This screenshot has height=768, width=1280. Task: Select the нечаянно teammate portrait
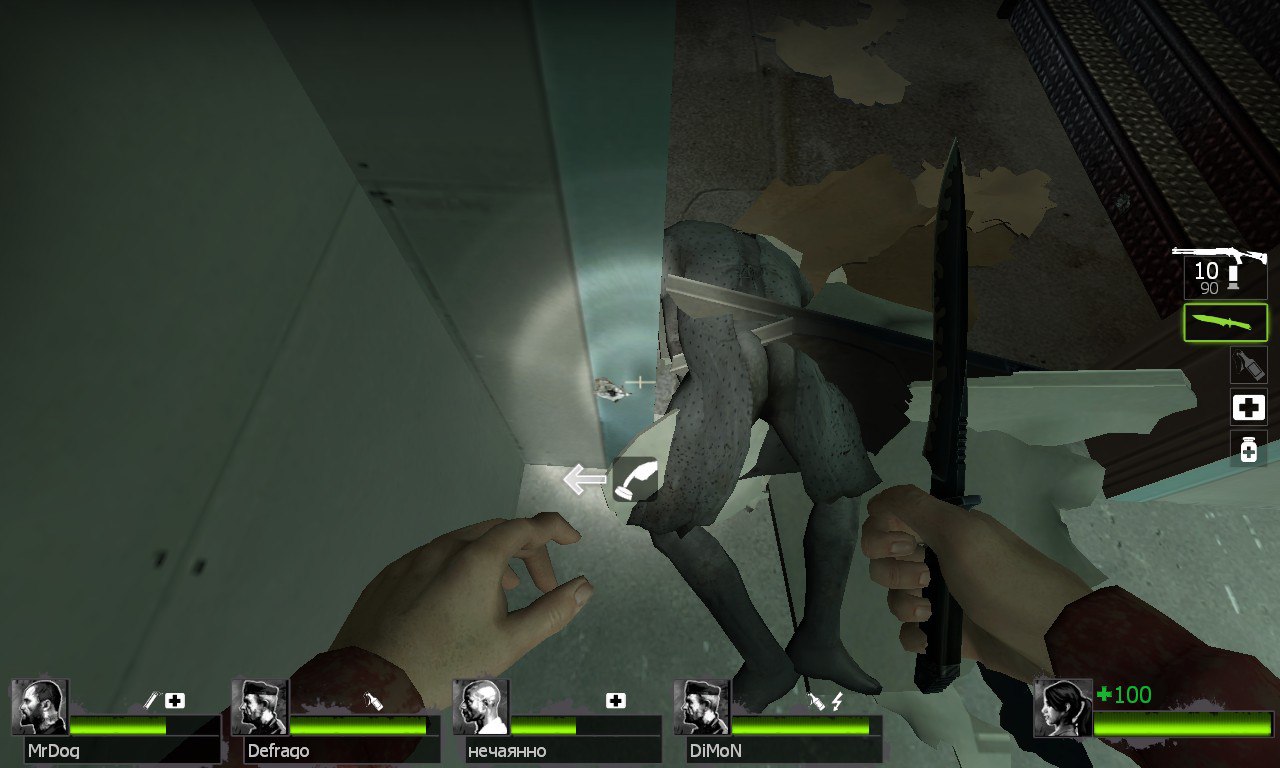click(x=481, y=707)
